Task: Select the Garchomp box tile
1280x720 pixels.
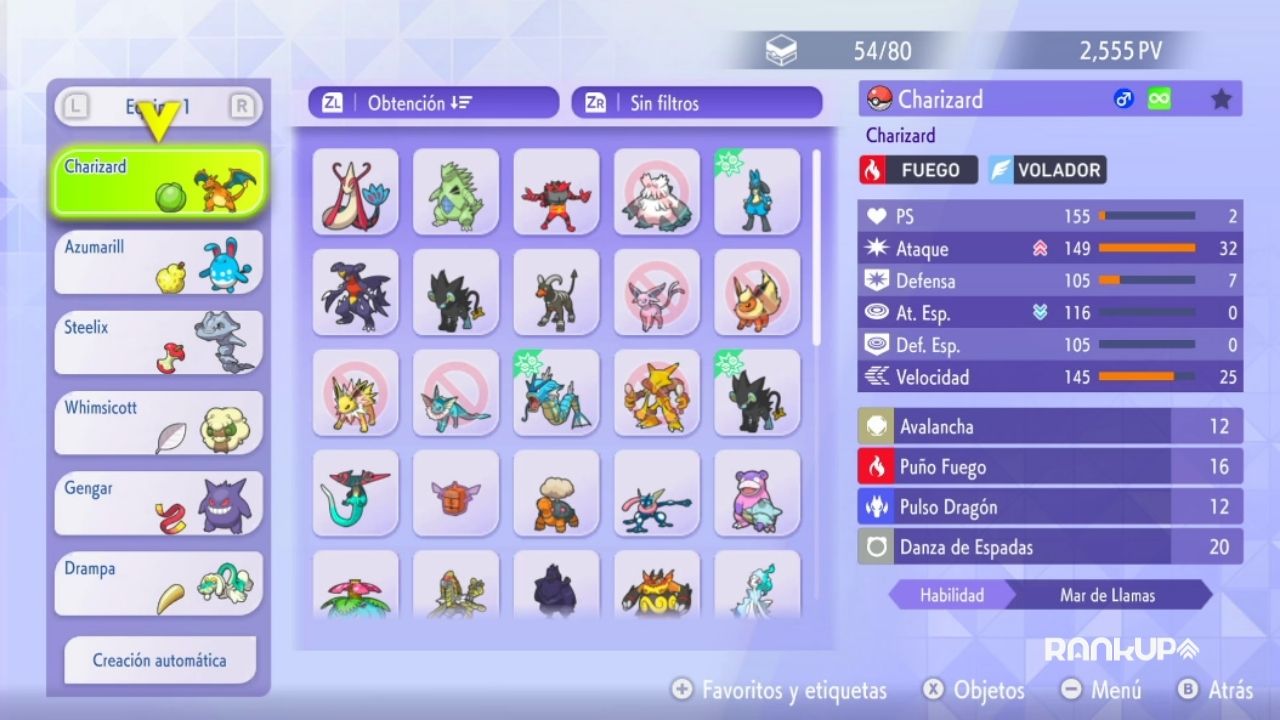Action: (x=355, y=291)
